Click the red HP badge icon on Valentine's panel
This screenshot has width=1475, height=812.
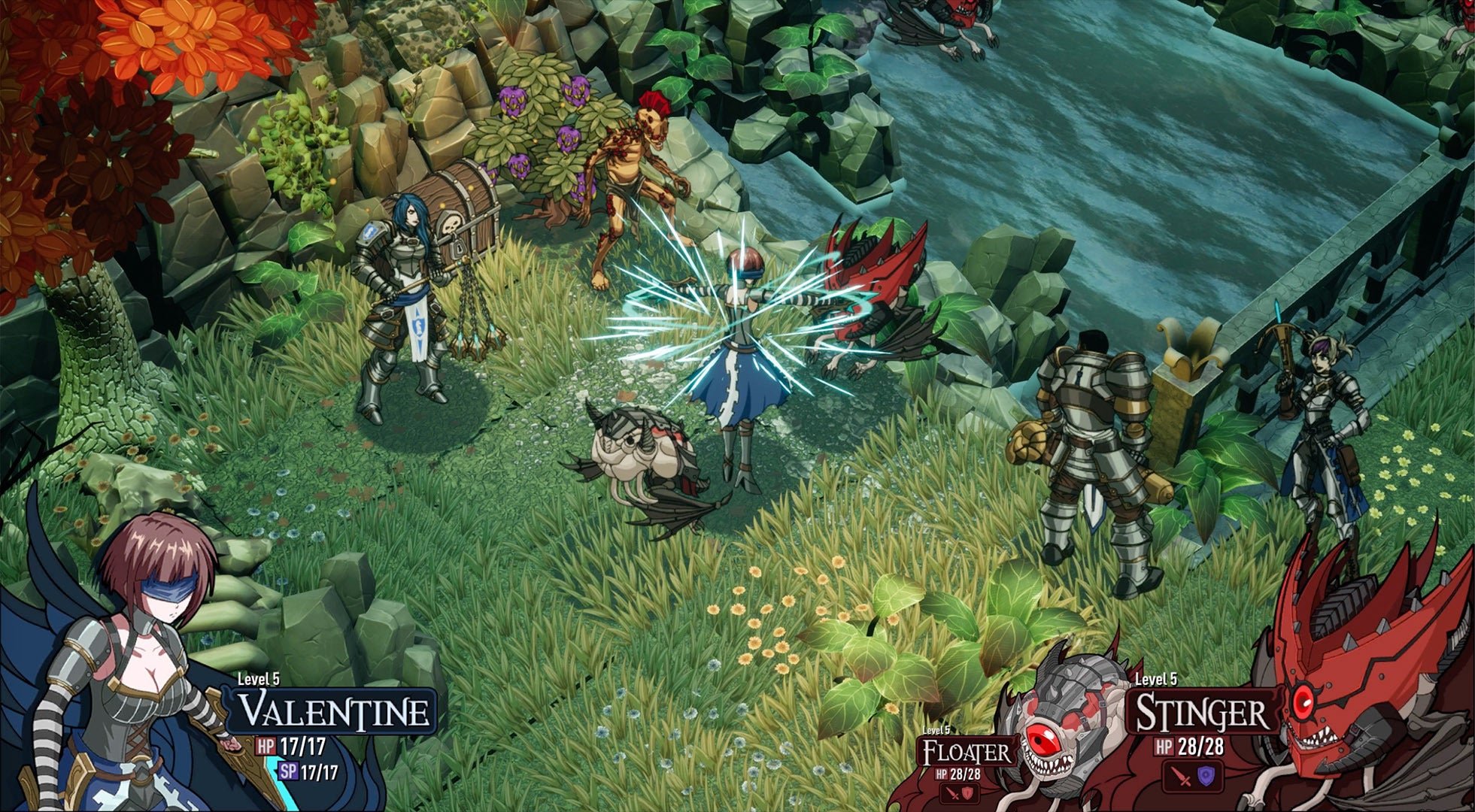pos(266,746)
